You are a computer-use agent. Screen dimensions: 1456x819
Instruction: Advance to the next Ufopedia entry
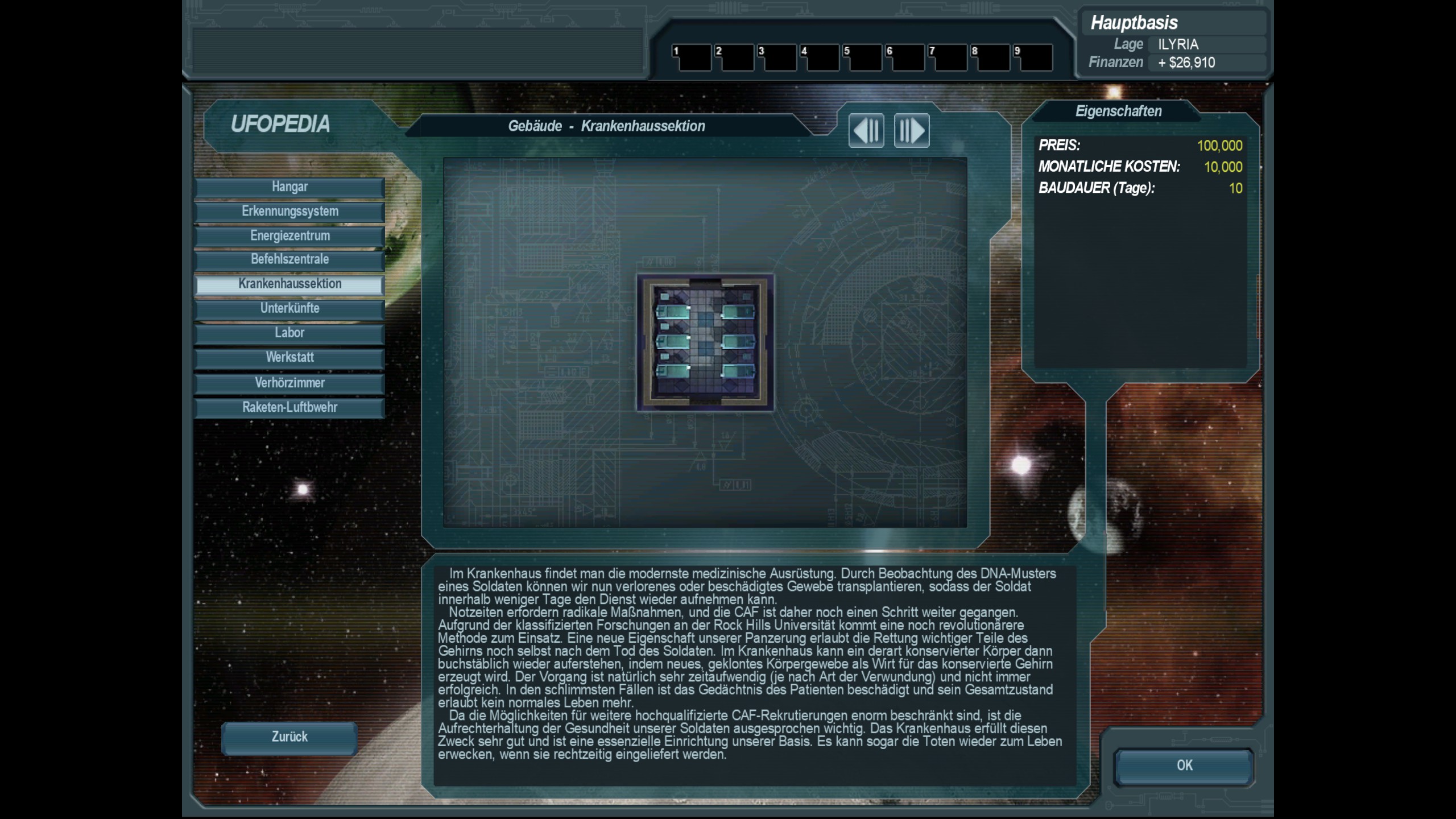coord(912,131)
